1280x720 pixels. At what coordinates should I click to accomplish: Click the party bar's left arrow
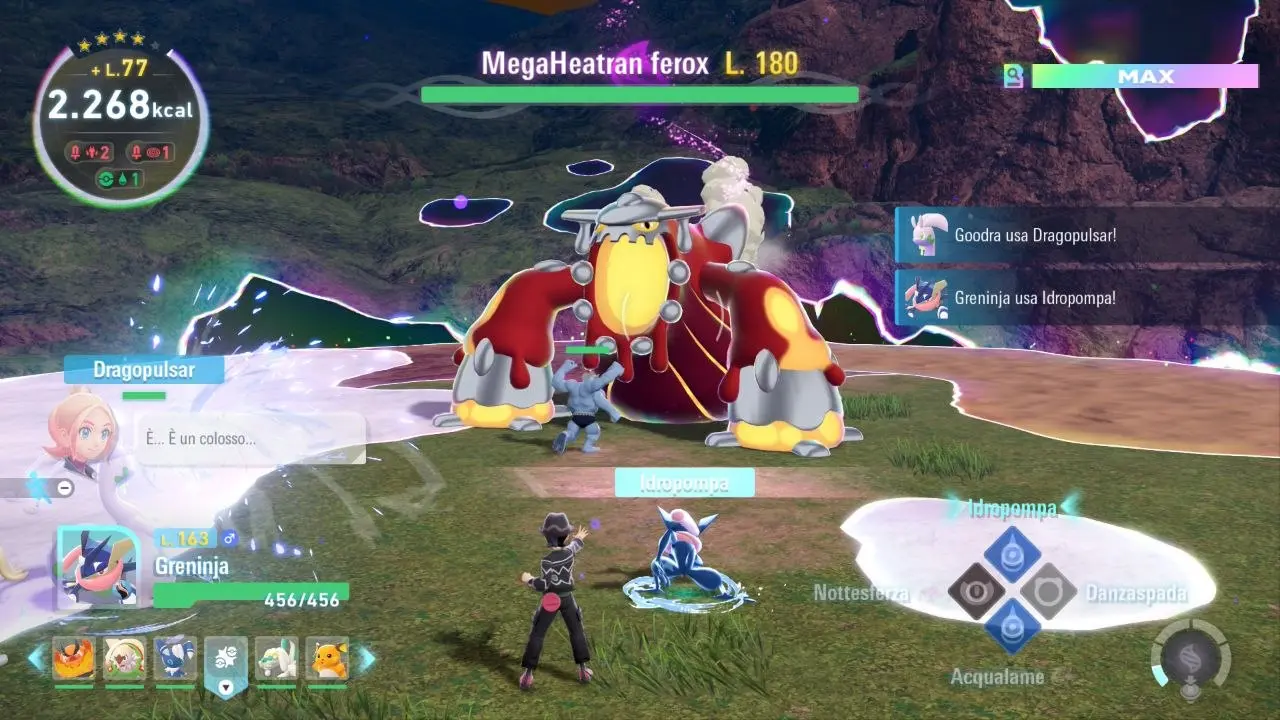tap(36, 659)
